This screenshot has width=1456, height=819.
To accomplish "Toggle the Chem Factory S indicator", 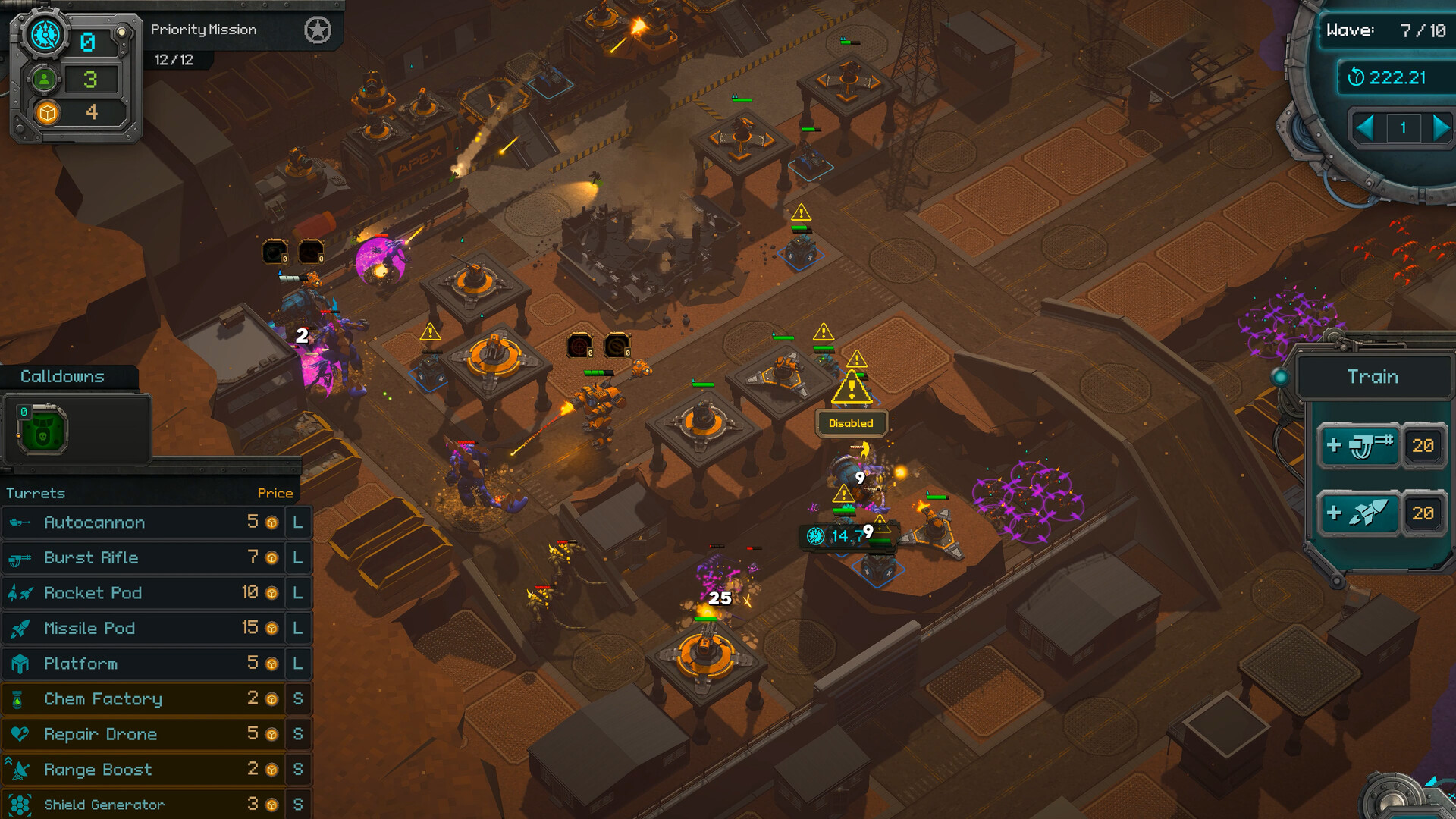I will coord(297,698).
